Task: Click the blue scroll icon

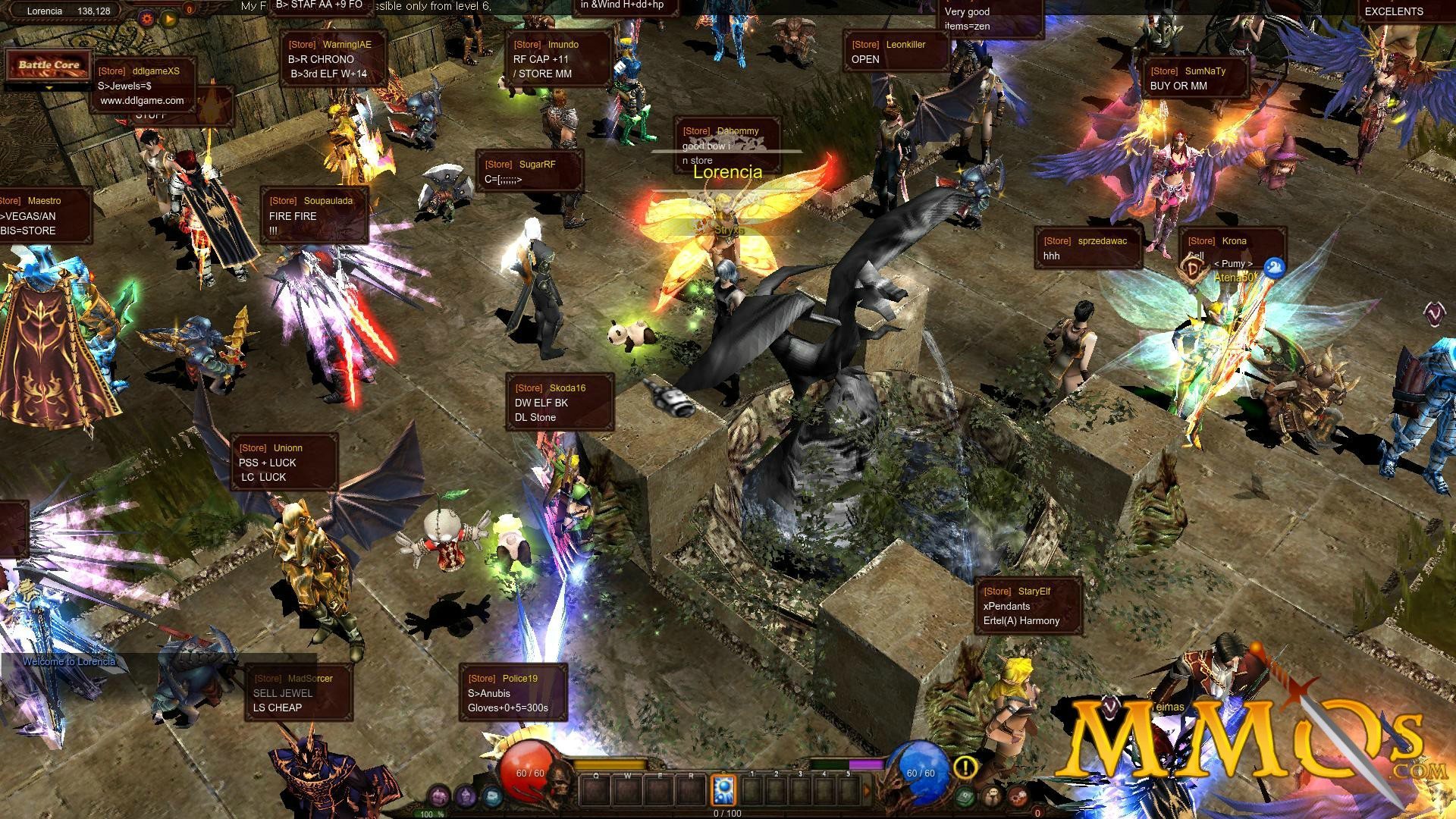Action: click(493, 796)
